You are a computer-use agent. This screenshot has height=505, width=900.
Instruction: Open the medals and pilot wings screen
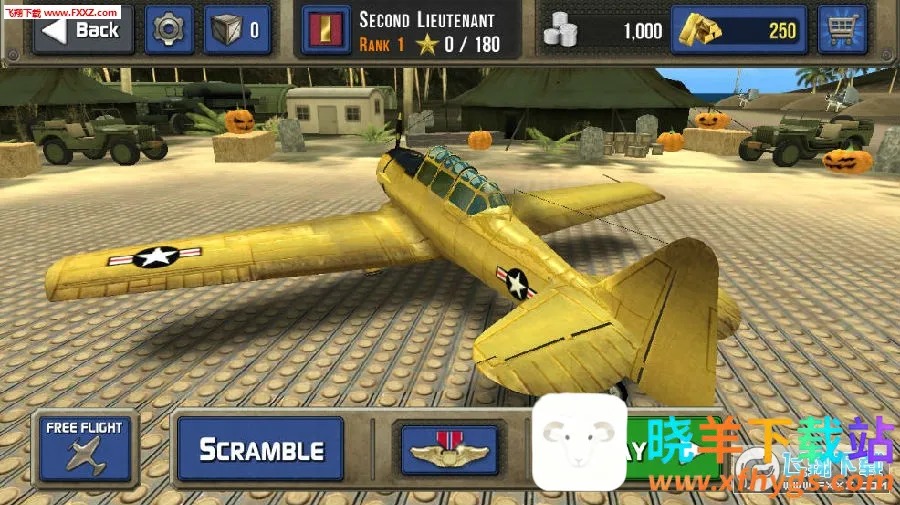[x=449, y=449]
